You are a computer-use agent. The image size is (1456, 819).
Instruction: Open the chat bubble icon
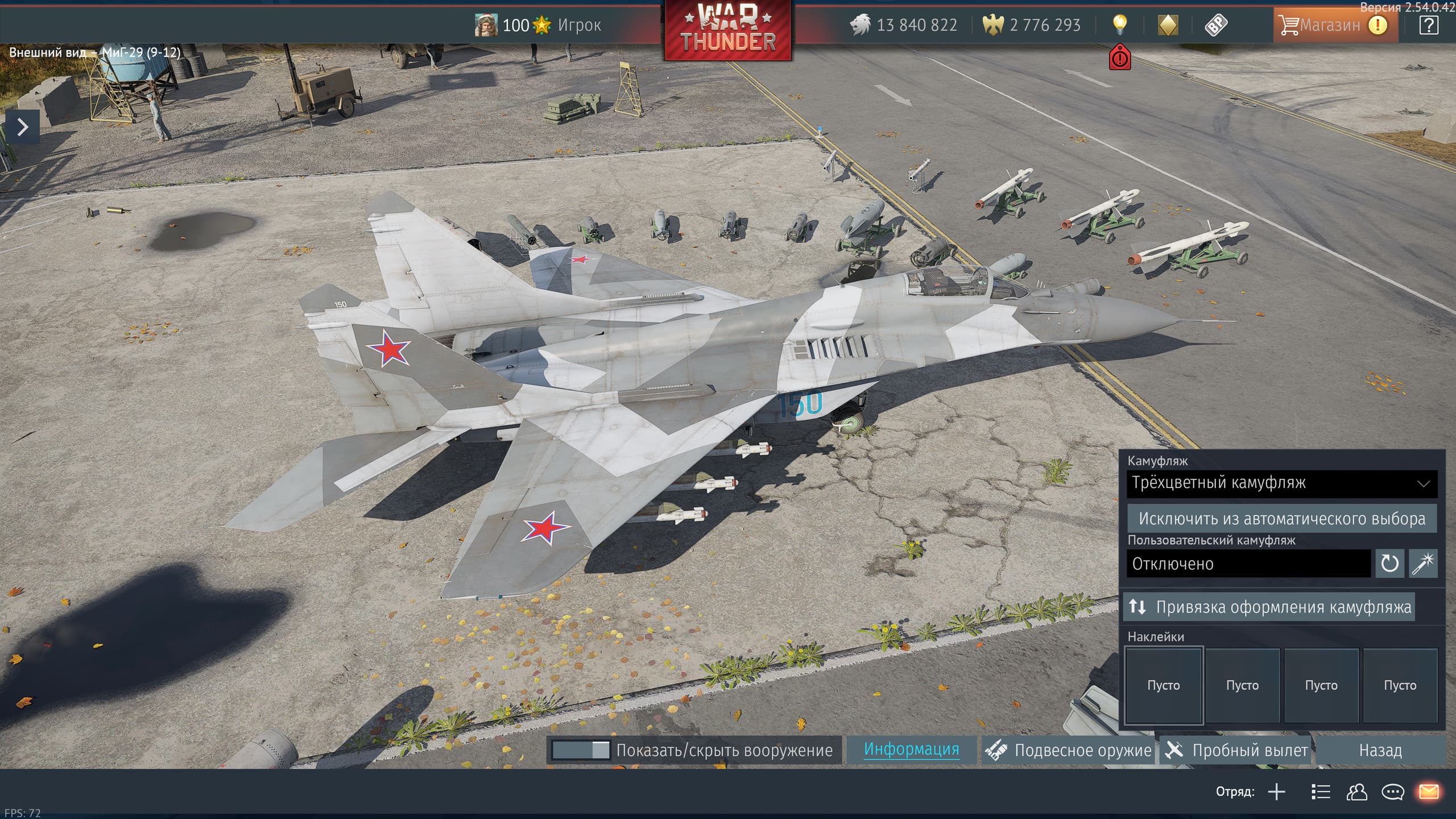[x=1393, y=792]
